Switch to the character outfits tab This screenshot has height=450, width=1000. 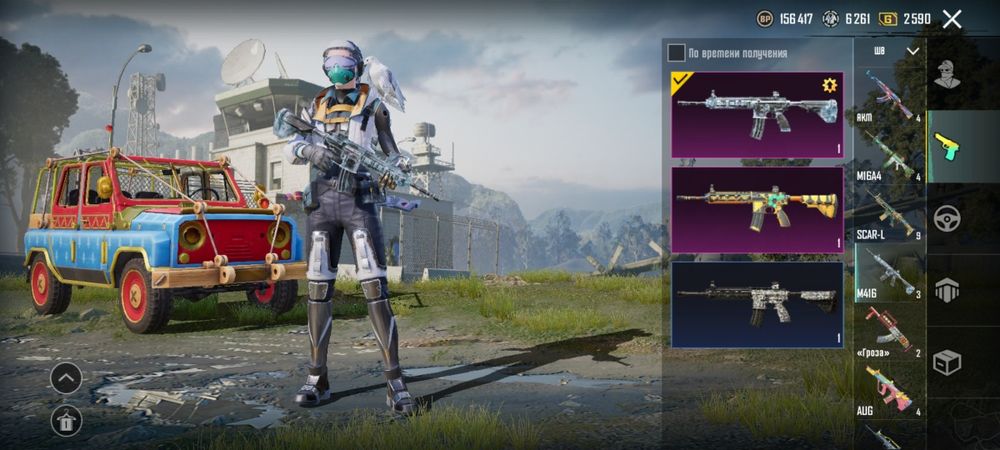pyautogui.click(x=947, y=75)
